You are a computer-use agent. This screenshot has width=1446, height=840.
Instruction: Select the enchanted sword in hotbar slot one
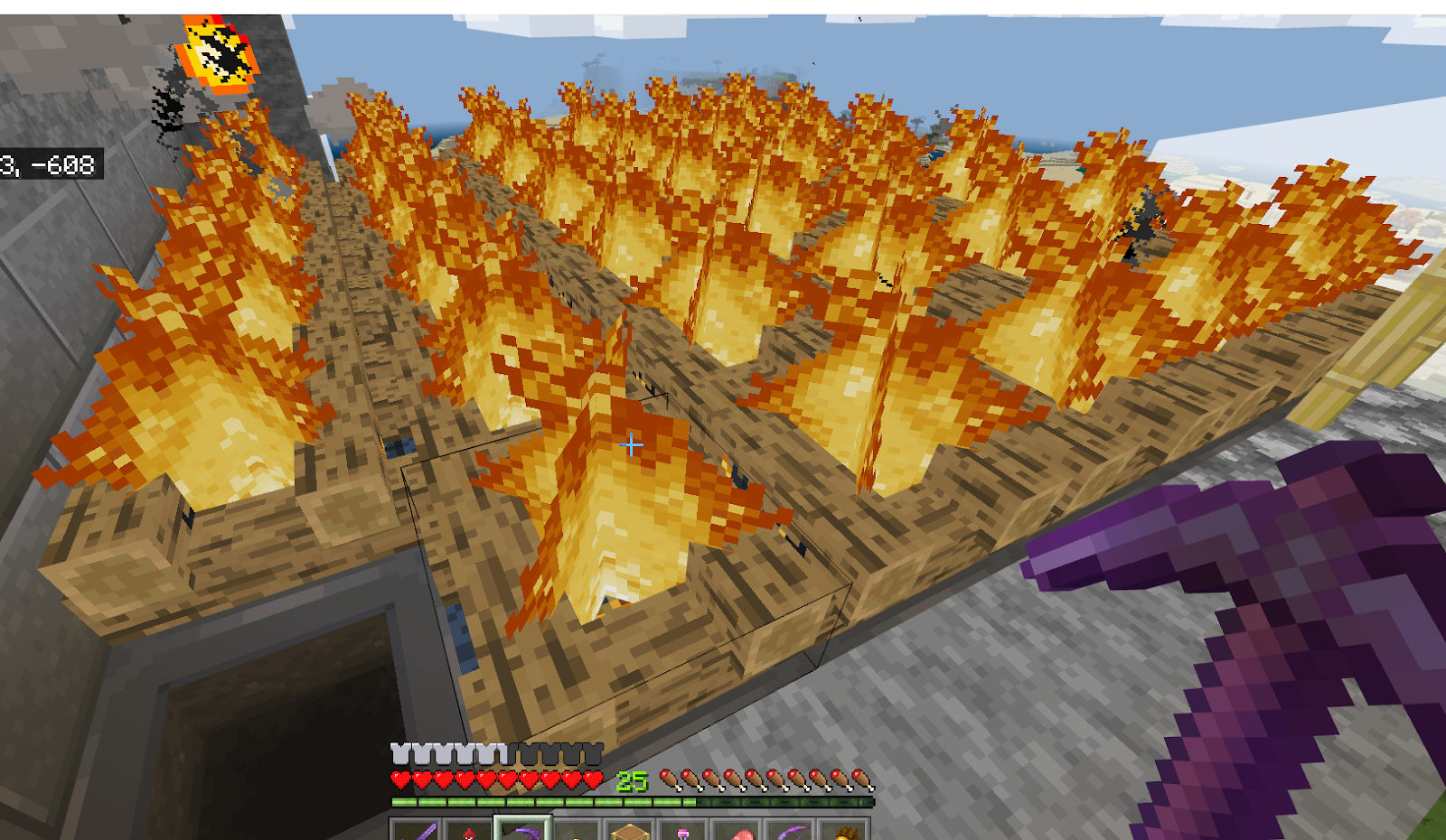pyautogui.click(x=419, y=831)
